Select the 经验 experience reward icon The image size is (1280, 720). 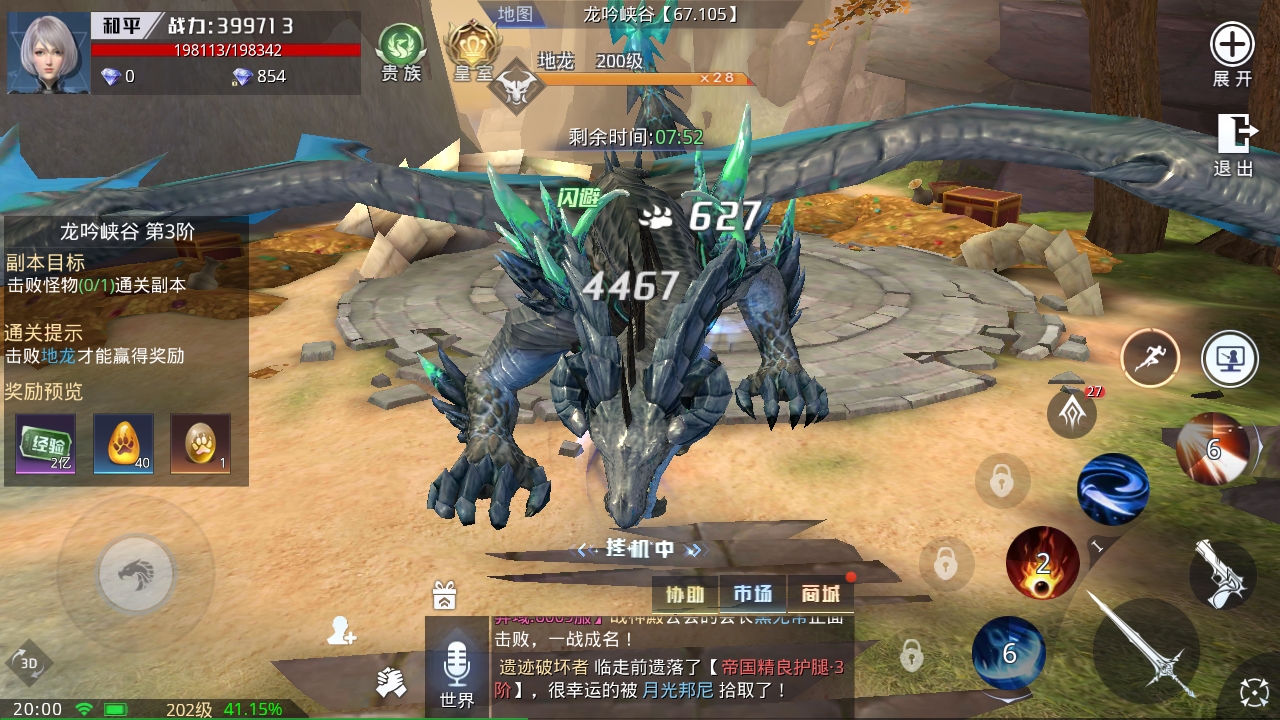(45, 444)
